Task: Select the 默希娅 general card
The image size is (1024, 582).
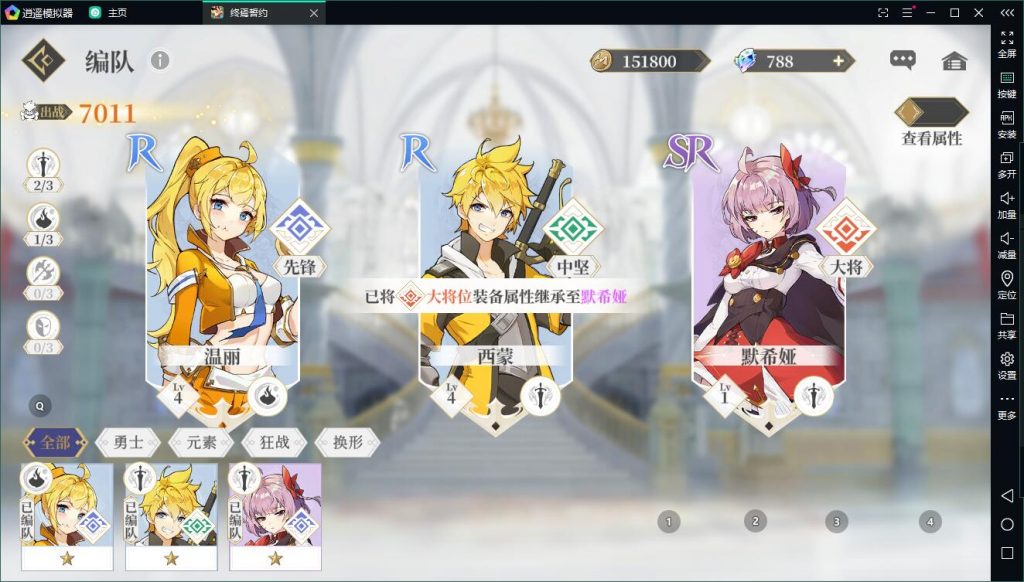Action: [768, 280]
